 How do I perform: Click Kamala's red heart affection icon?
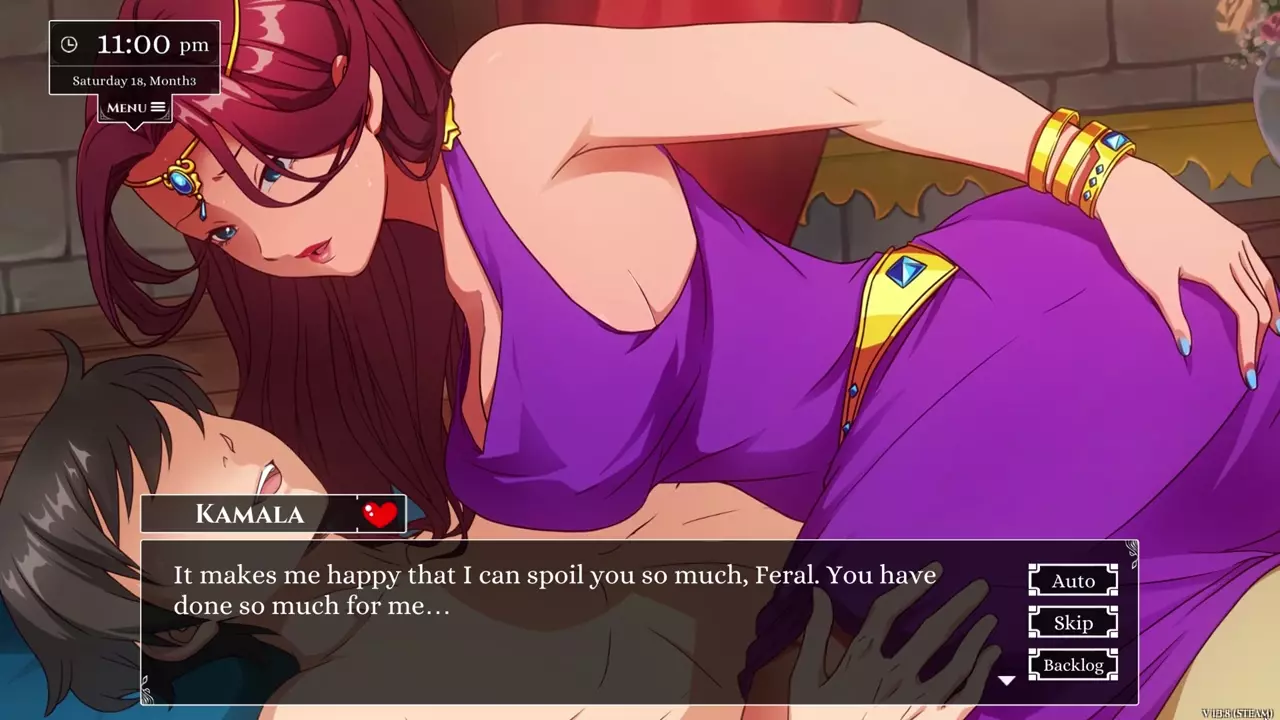click(380, 514)
